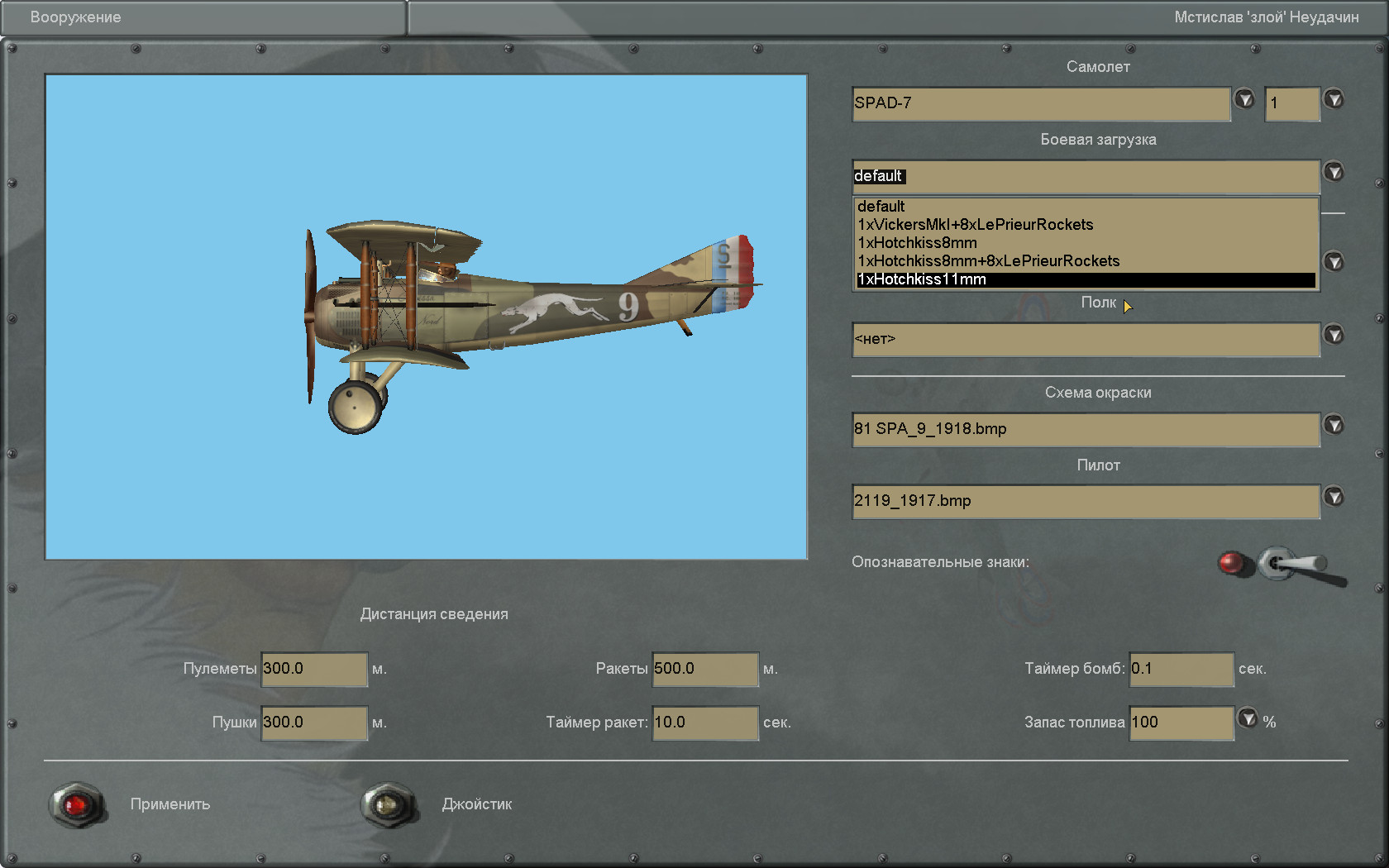The height and width of the screenshot is (868, 1389).
Task: Open the Джойстик joystick settings button
Action: point(389,804)
